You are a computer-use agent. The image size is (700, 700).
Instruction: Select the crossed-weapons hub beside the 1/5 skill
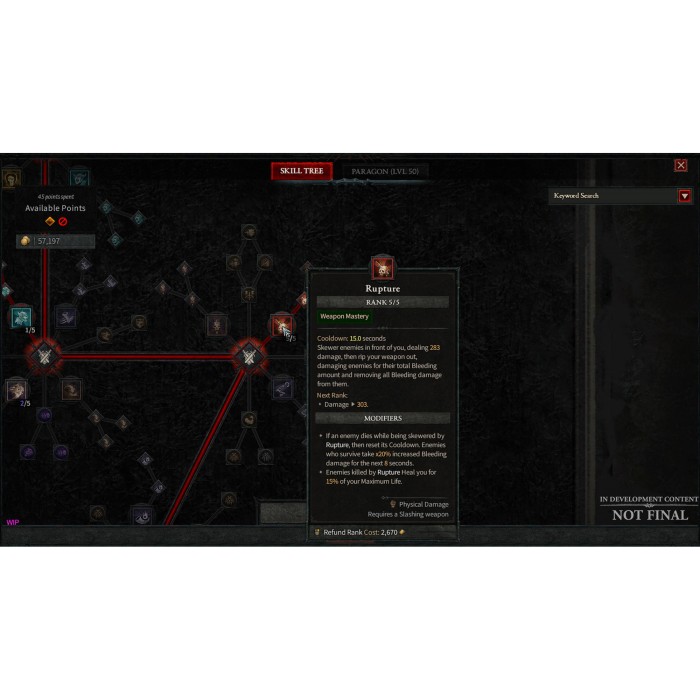pyautogui.click(x=44, y=355)
